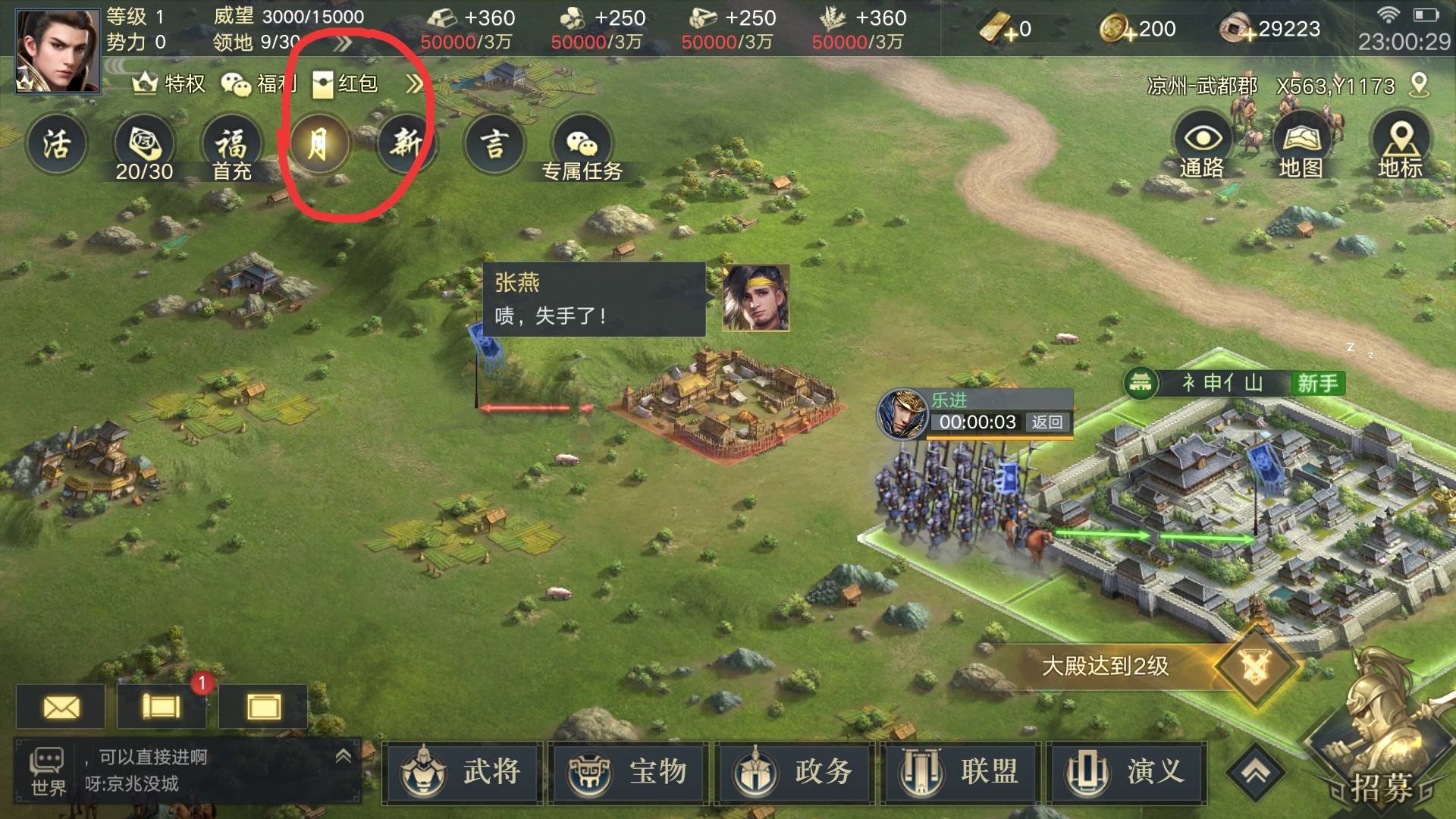Click the 返回 button for 乐进's army
Viewport: 1456px width, 819px height.
1047,422
